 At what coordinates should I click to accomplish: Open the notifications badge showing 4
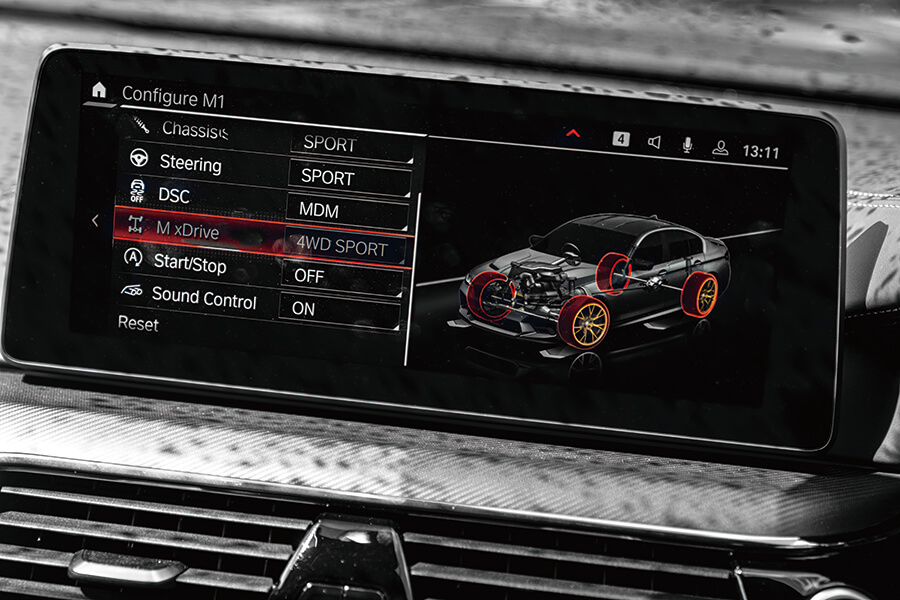point(621,139)
